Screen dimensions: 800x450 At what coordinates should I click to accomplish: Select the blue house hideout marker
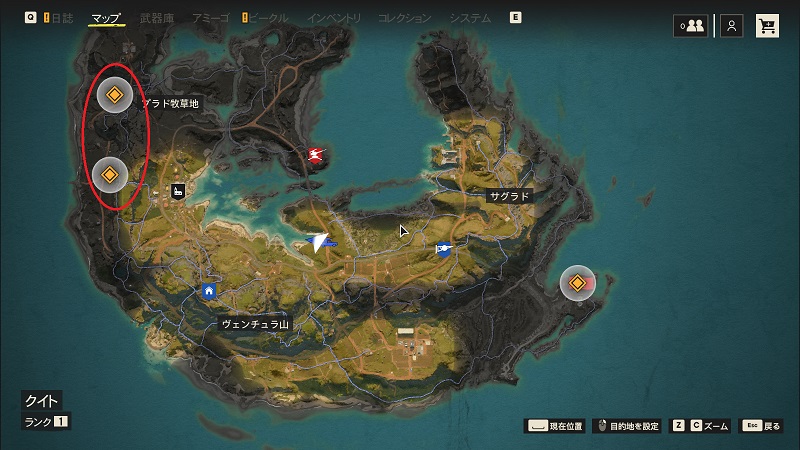(x=209, y=291)
